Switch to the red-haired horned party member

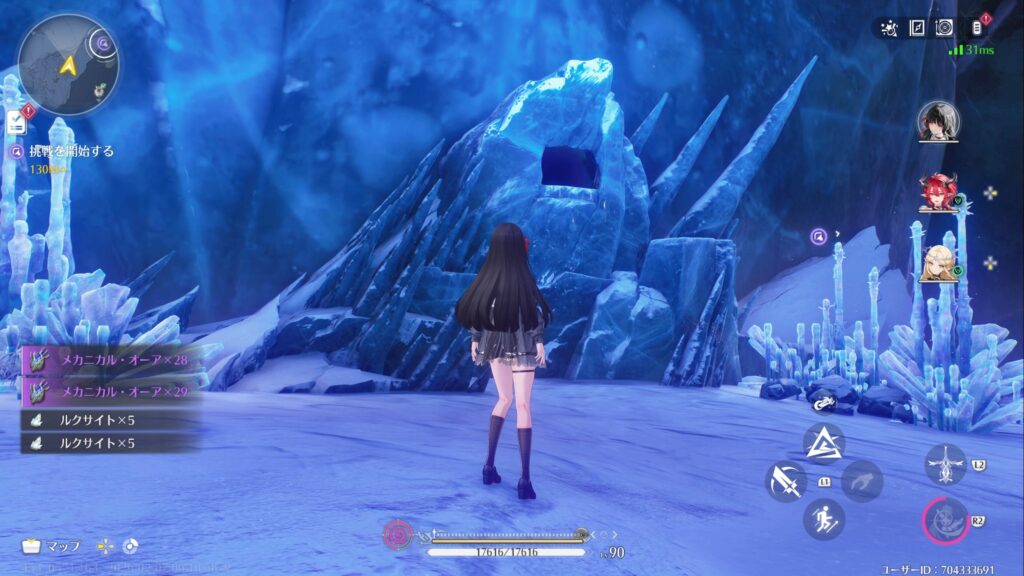(938, 192)
